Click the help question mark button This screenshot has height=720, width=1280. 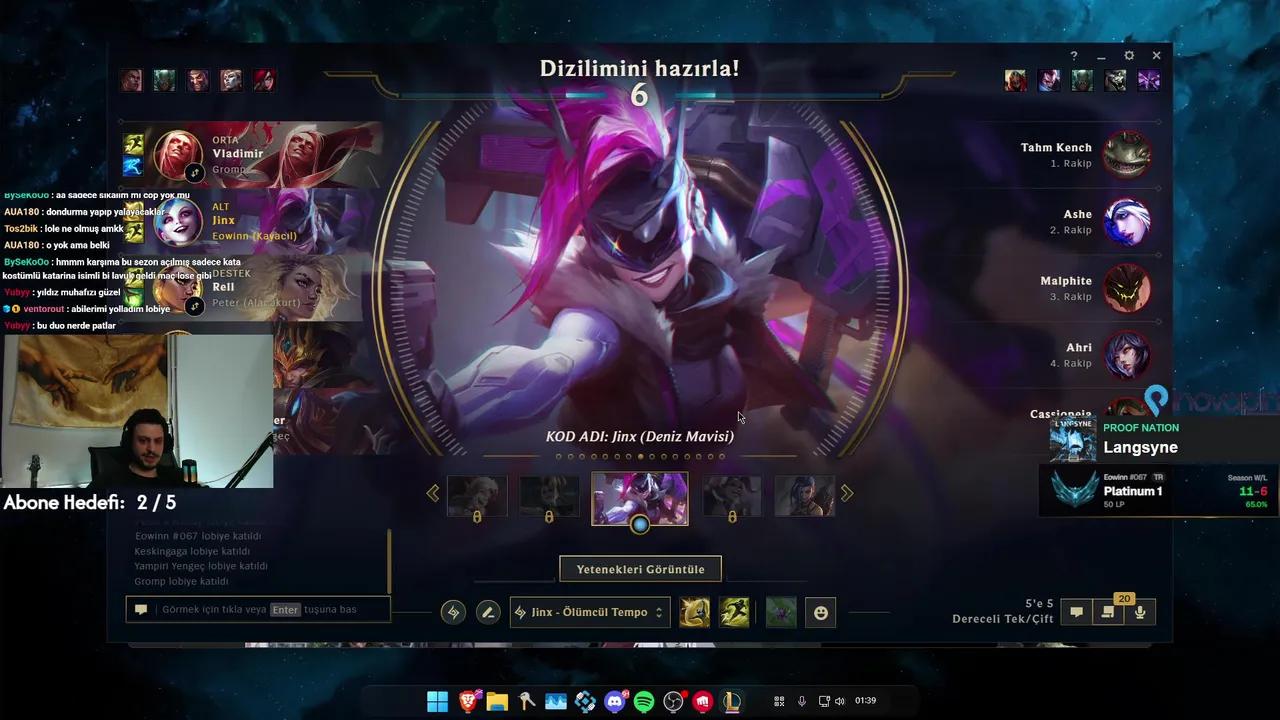pos(1073,55)
